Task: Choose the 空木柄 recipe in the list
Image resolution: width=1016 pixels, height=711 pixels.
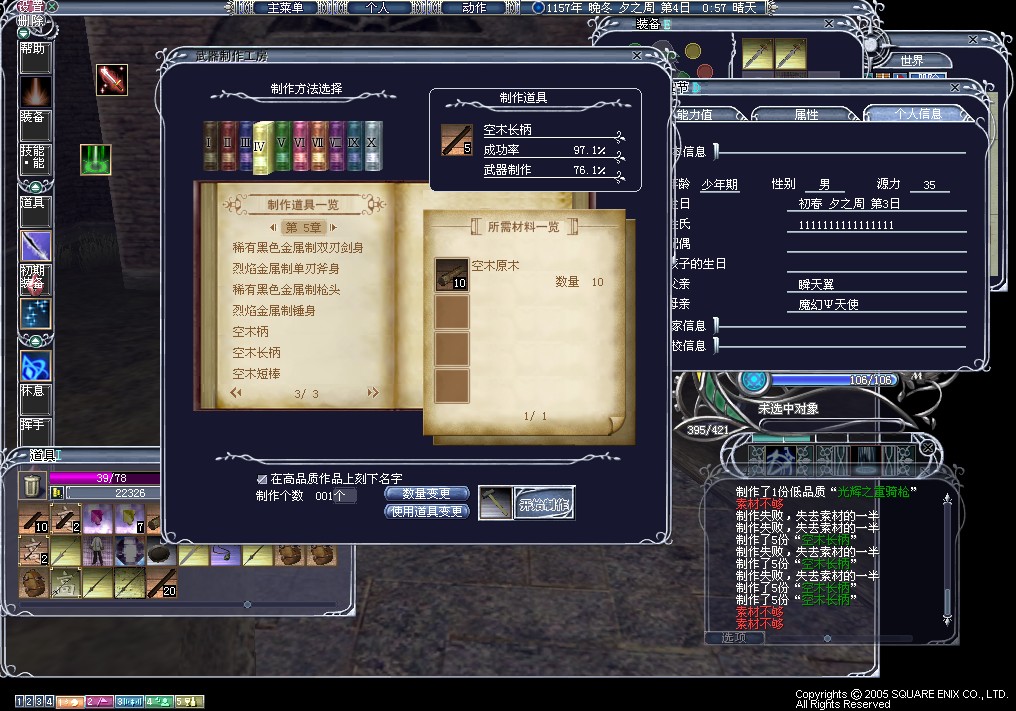Action: click(x=251, y=331)
